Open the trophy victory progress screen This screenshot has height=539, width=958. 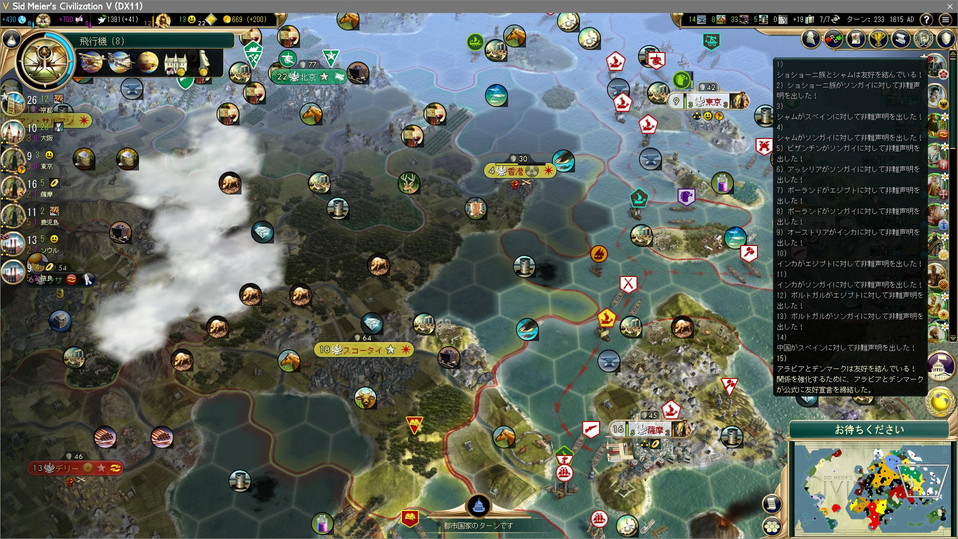point(880,38)
